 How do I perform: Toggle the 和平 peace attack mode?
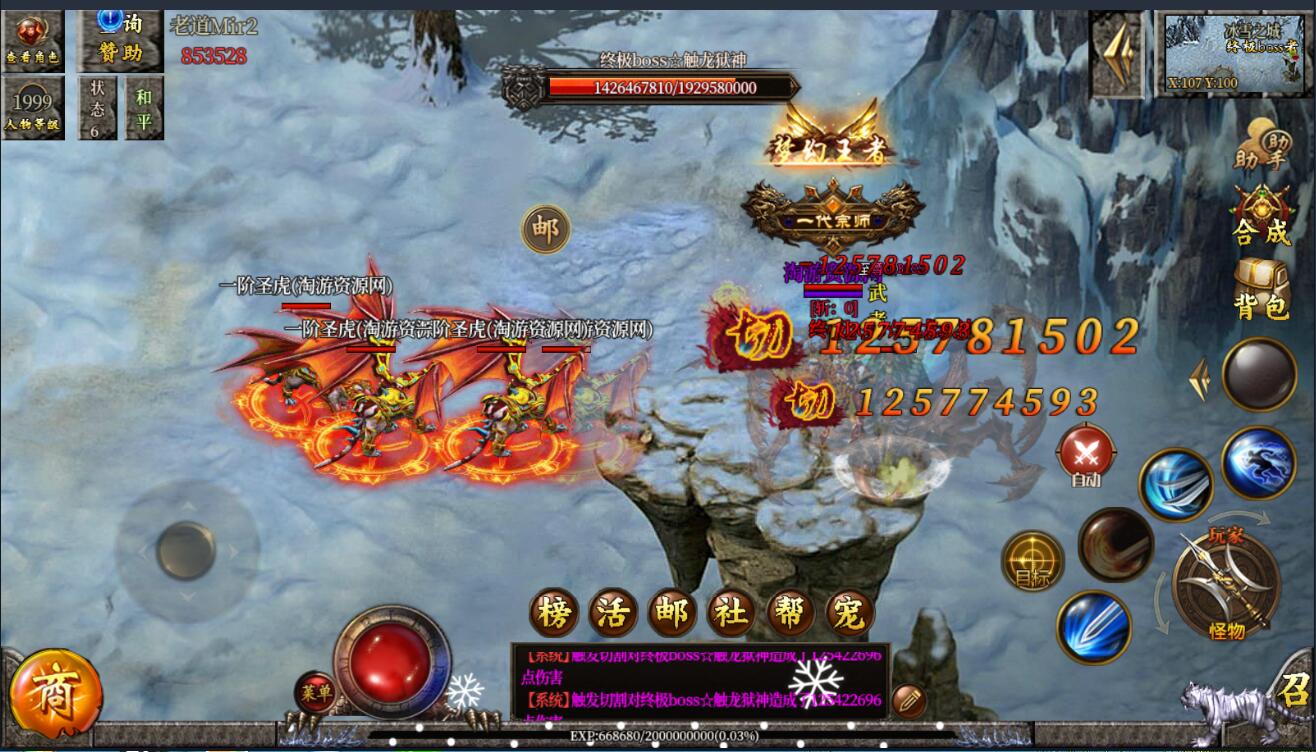coord(144,108)
